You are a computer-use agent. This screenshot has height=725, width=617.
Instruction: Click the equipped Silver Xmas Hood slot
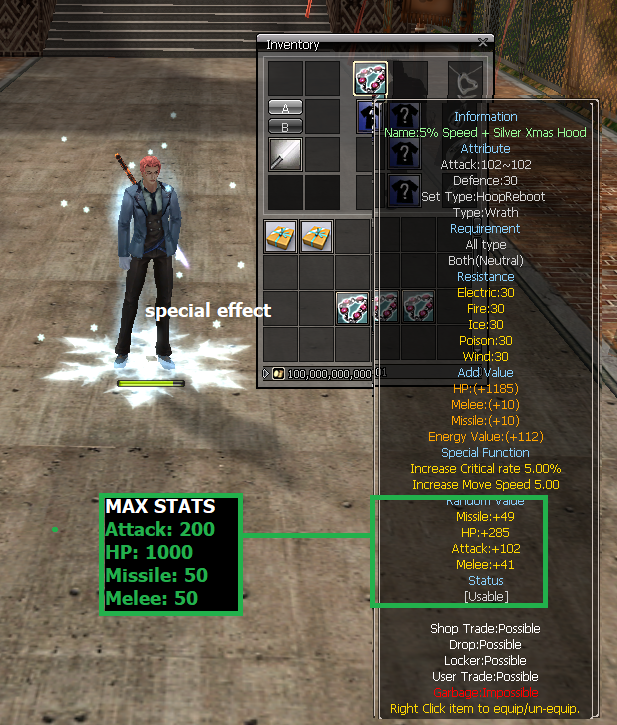[x=370, y=78]
